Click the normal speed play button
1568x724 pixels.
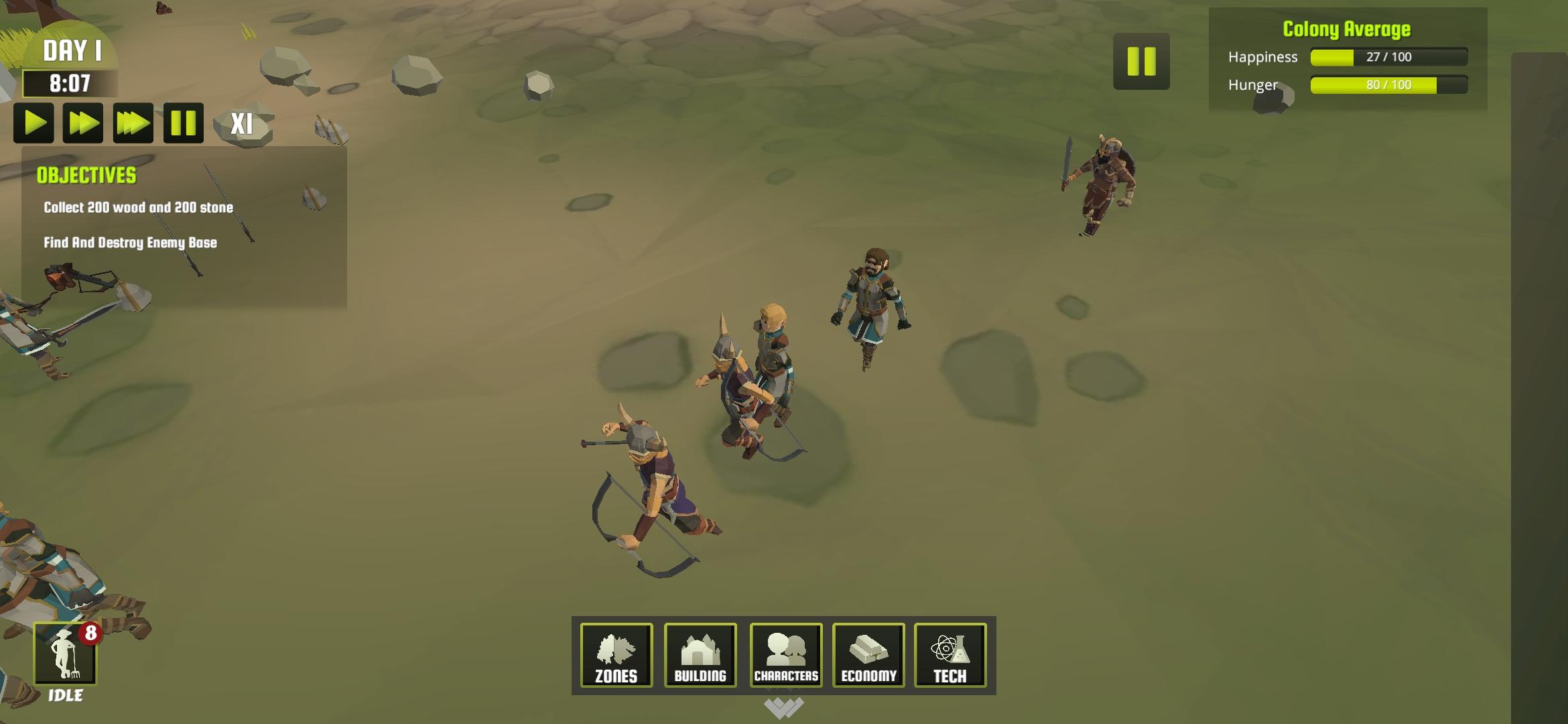point(35,123)
